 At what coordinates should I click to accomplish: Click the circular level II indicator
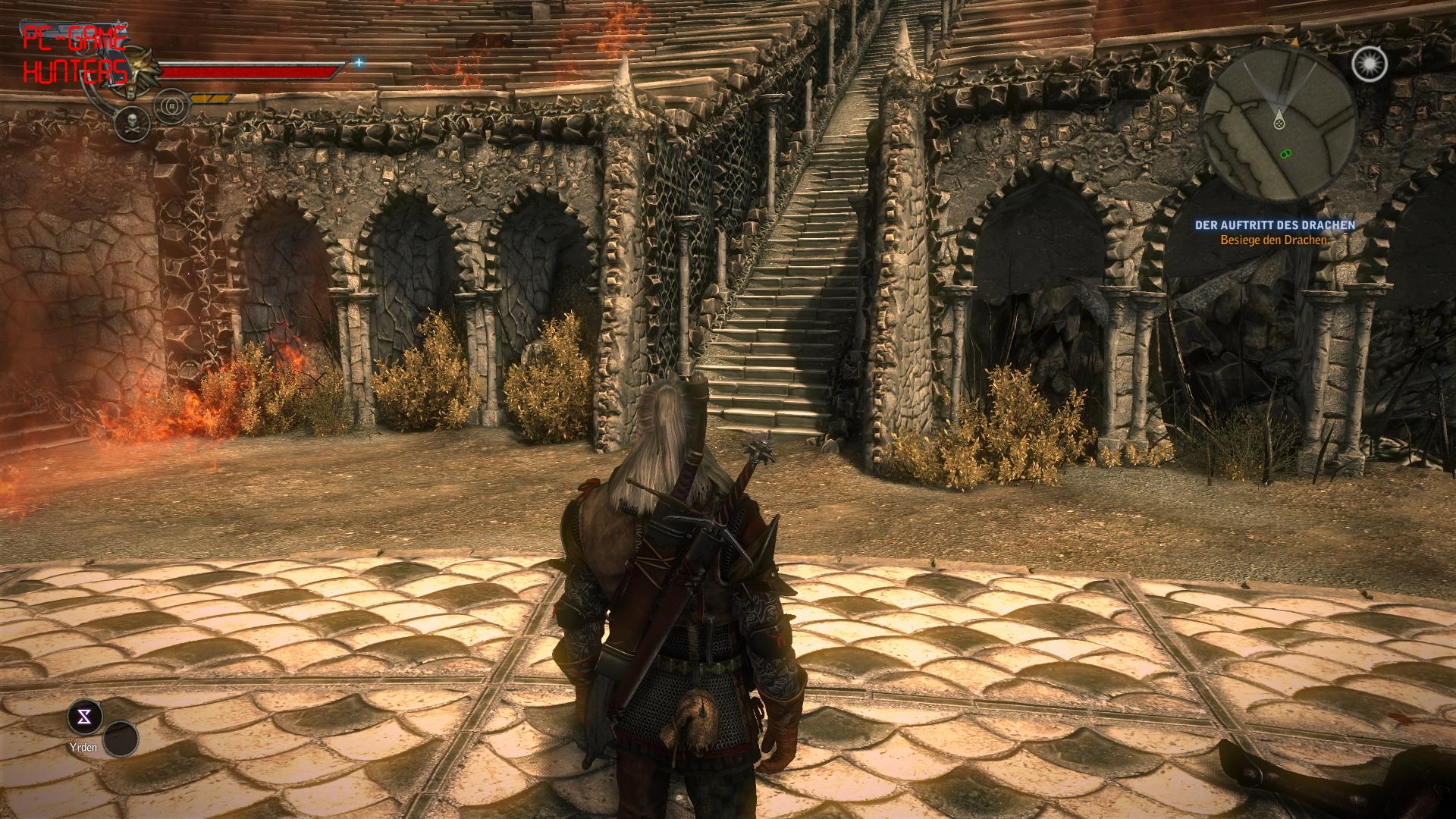(171, 105)
